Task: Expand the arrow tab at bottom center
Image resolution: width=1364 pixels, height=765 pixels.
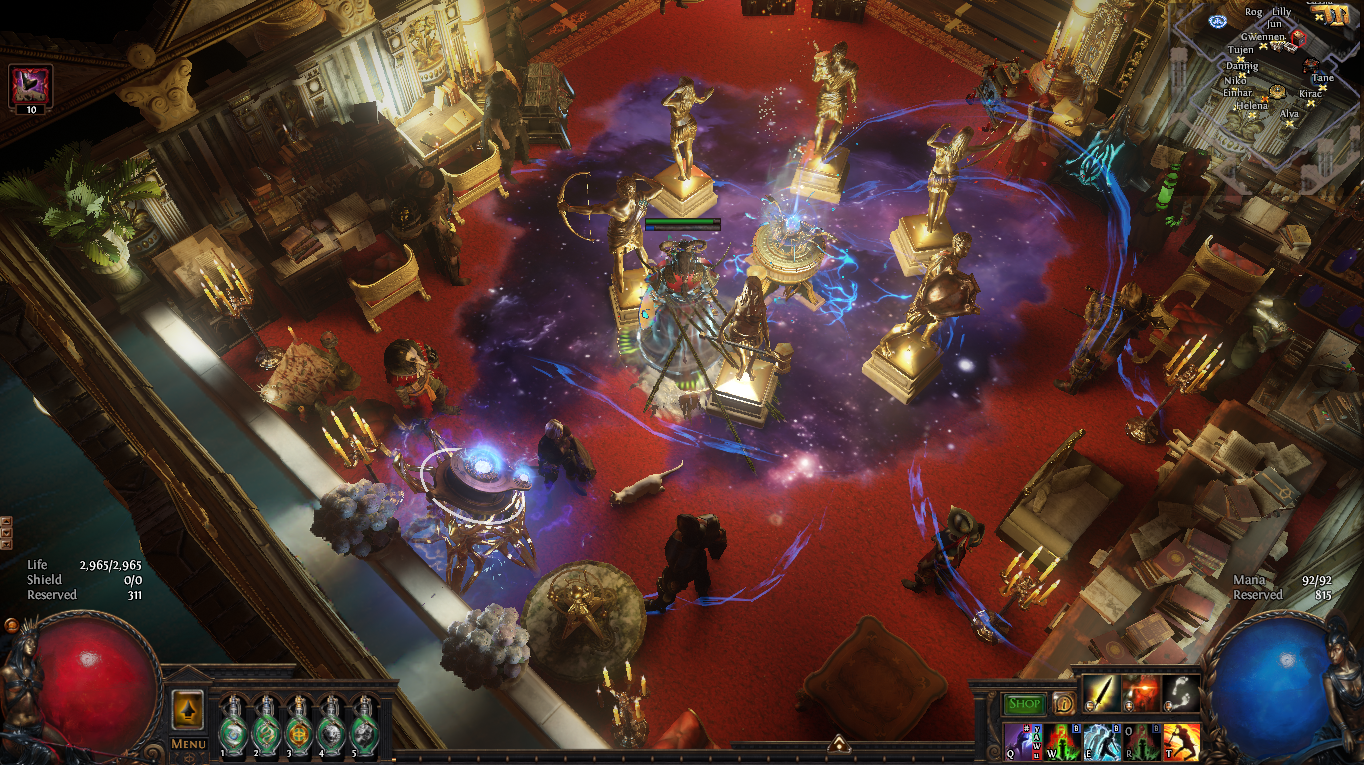Action: 839,743
